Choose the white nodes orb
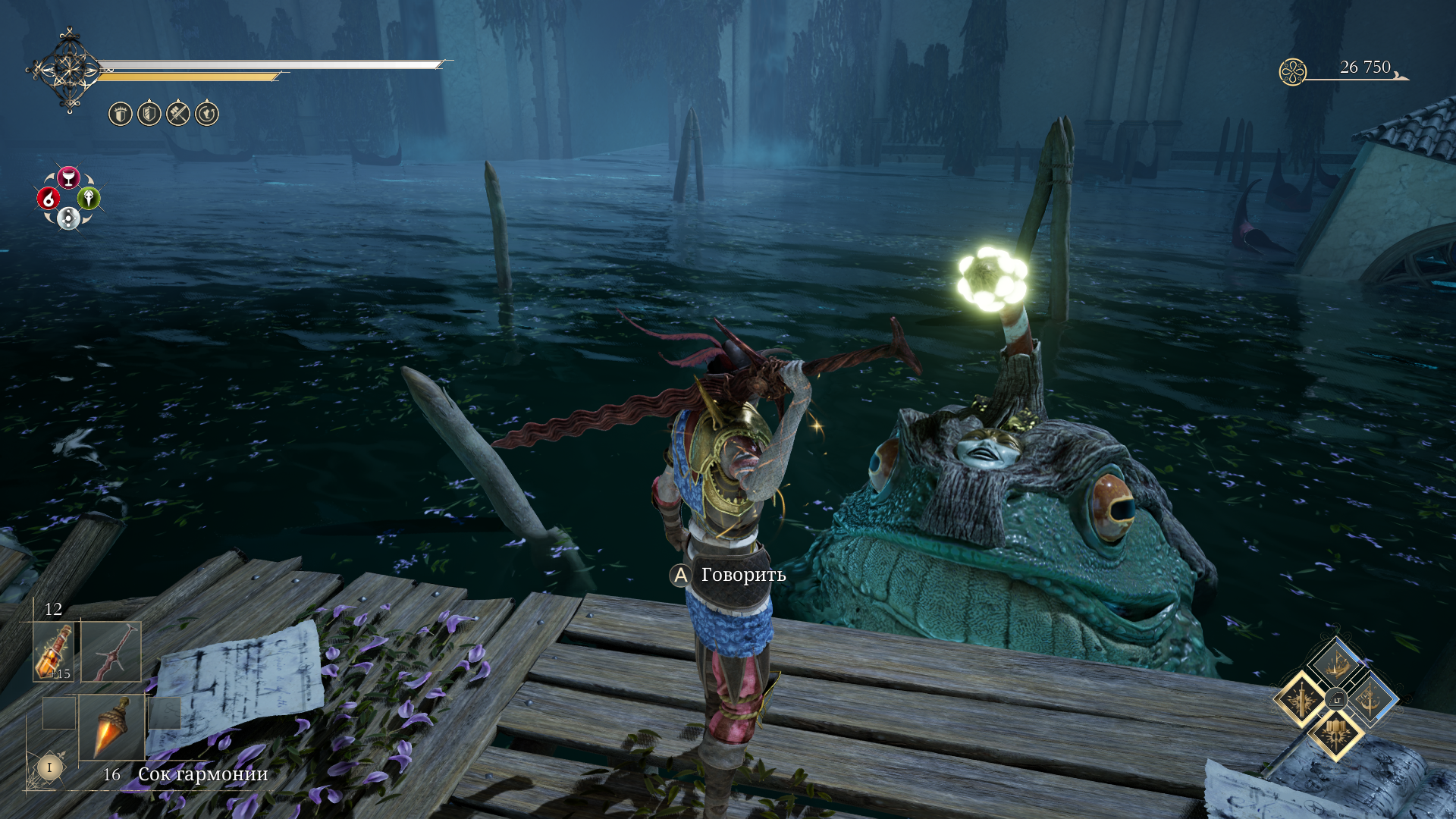The height and width of the screenshot is (819, 1456). [68, 219]
